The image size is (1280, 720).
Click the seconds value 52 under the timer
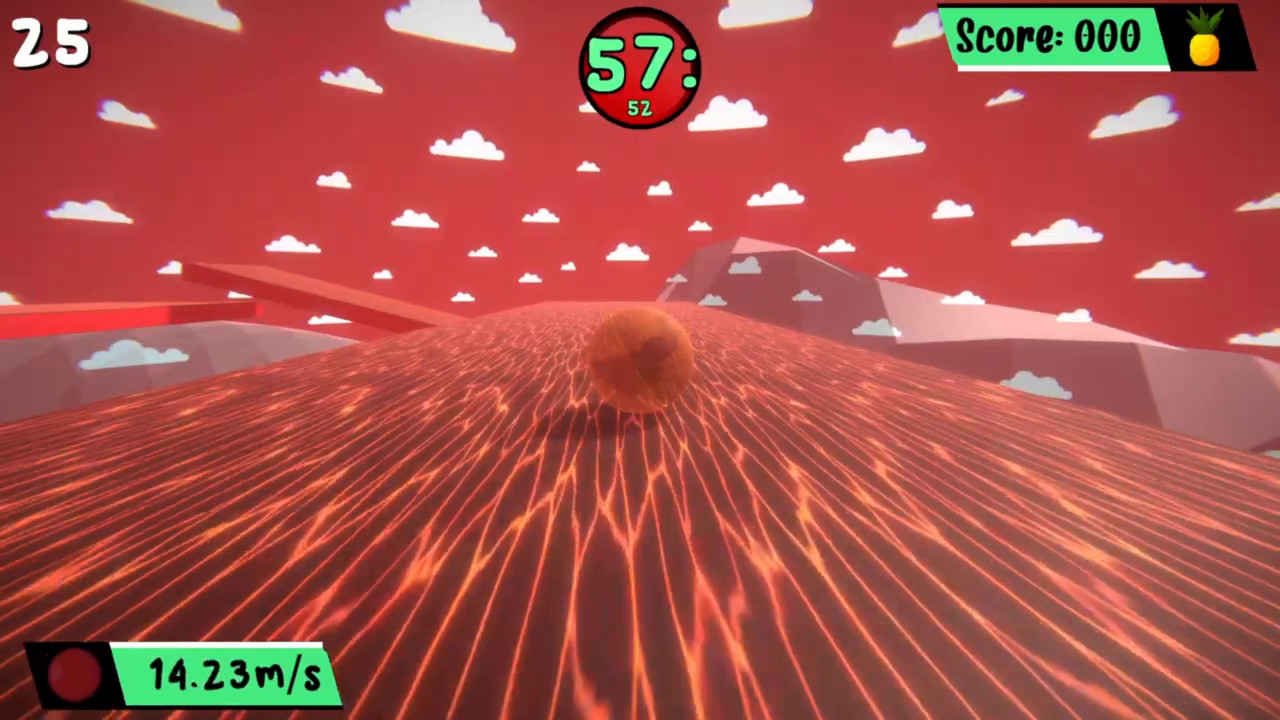coord(638,107)
